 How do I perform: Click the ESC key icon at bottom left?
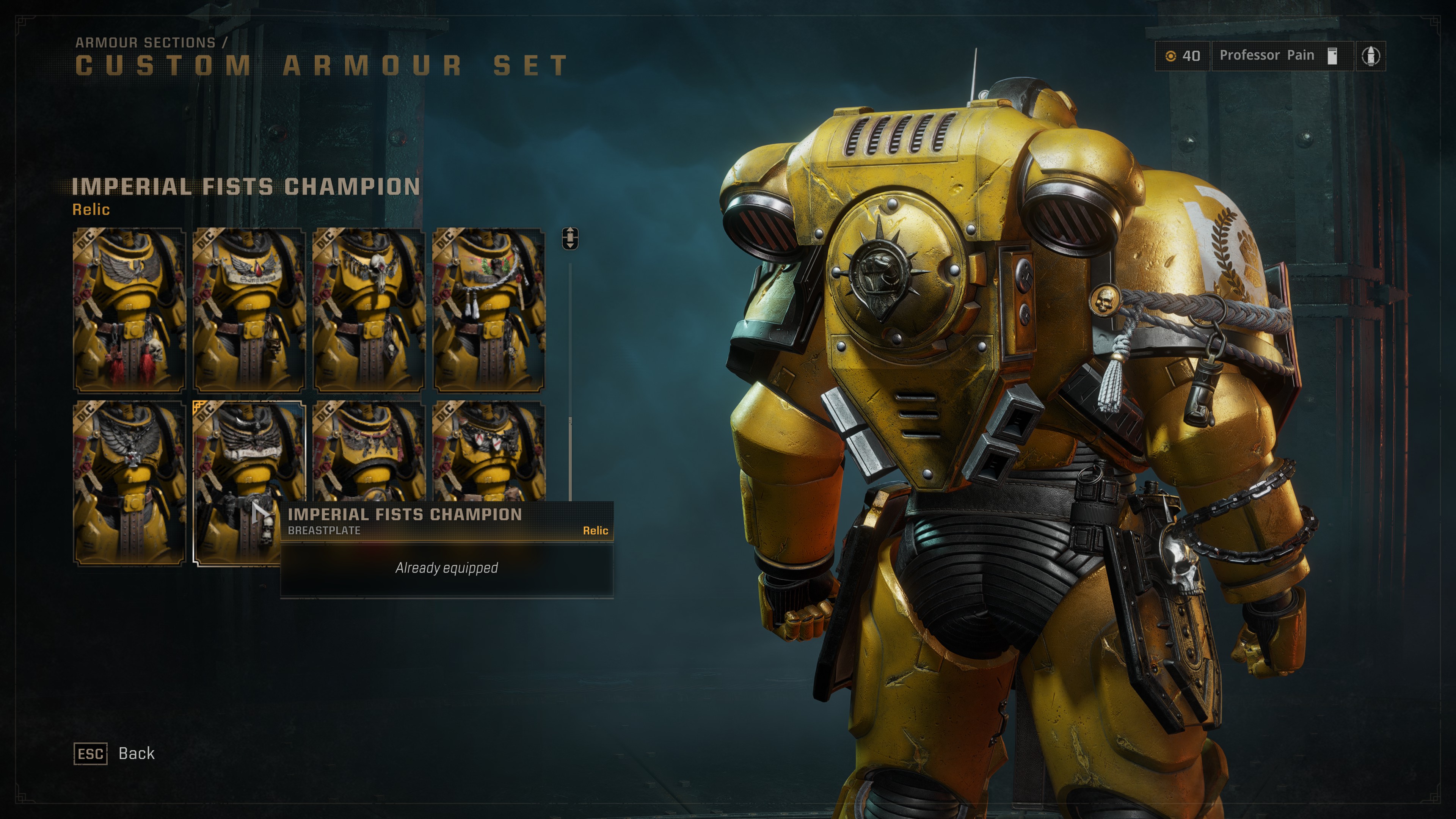point(91,753)
